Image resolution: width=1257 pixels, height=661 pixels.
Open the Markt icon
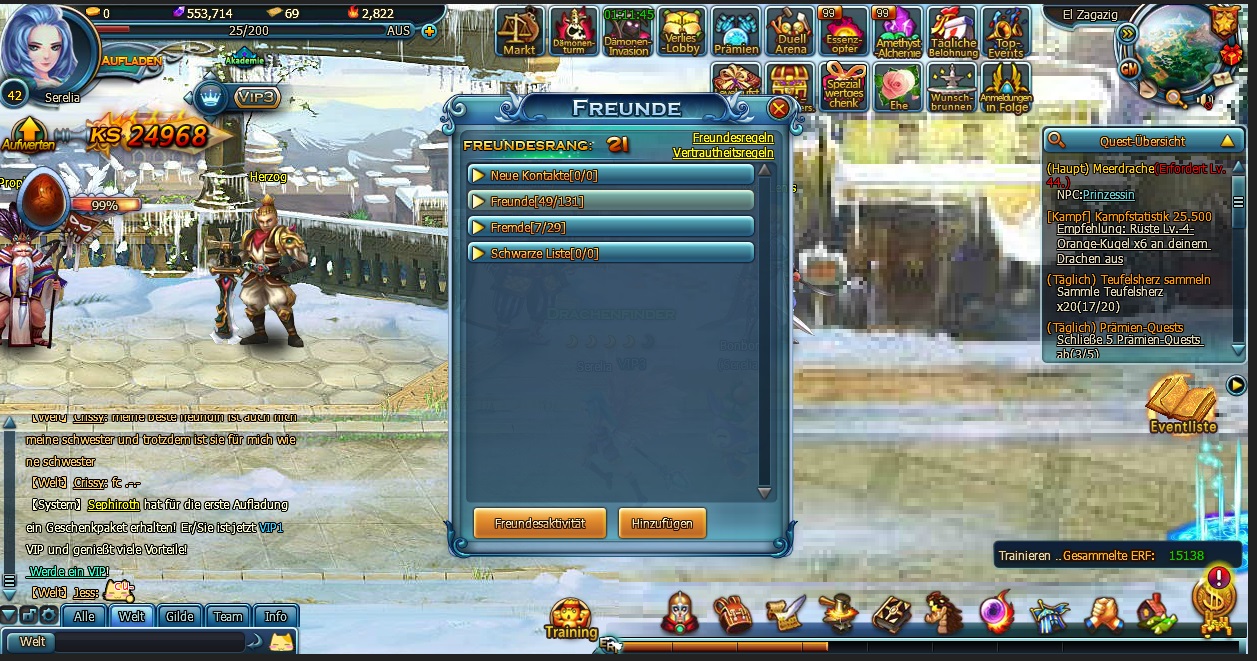519,31
